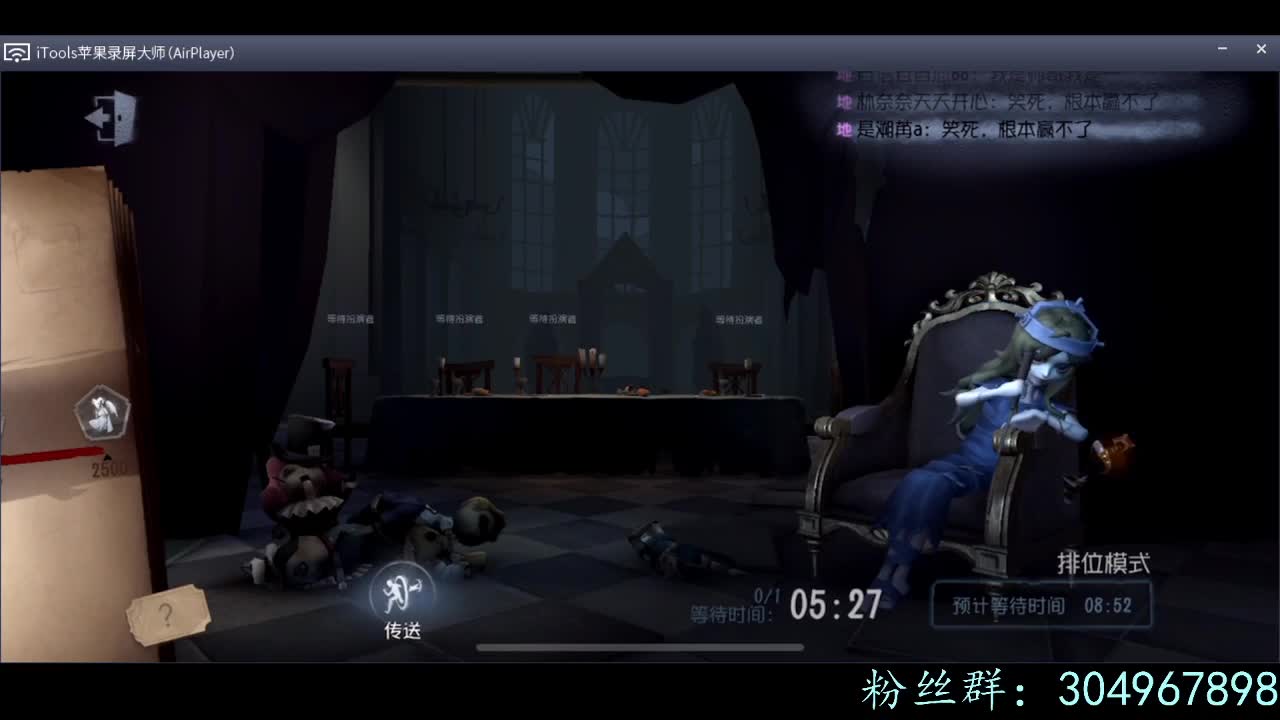Open the 排位模式 ranked mode label

[1101, 562]
